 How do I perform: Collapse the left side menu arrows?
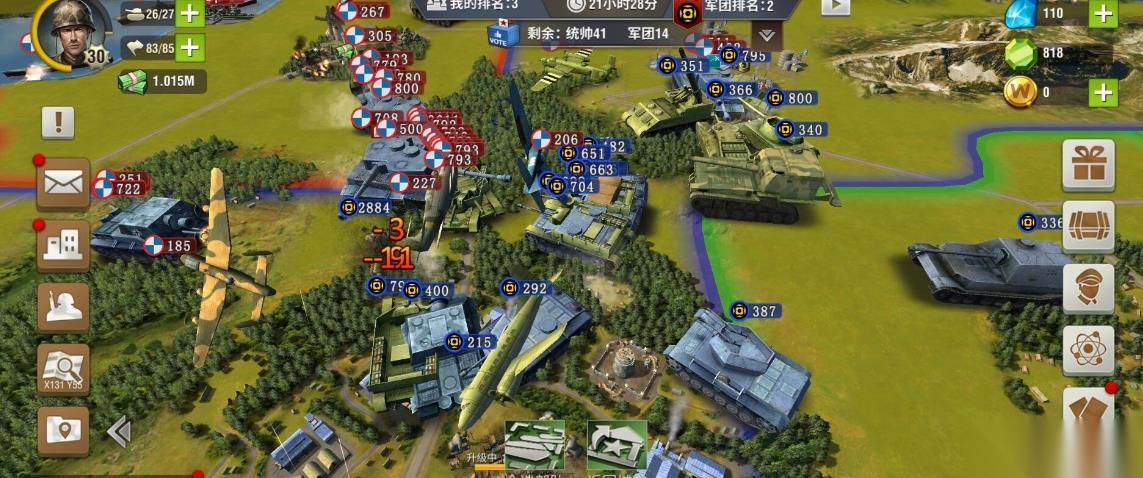pos(119,431)
